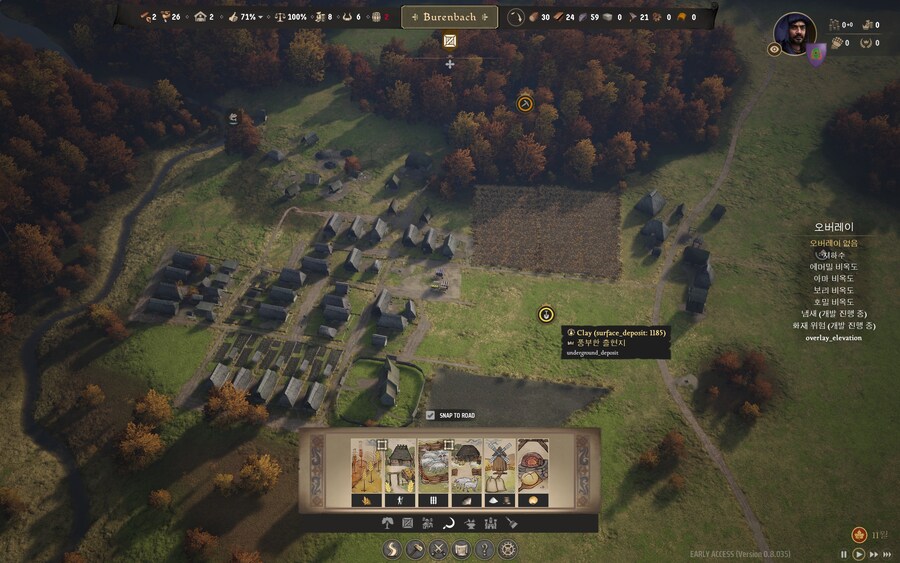Open the hammer construction menu
Viewport: 900px width, 563px height.
413,549
